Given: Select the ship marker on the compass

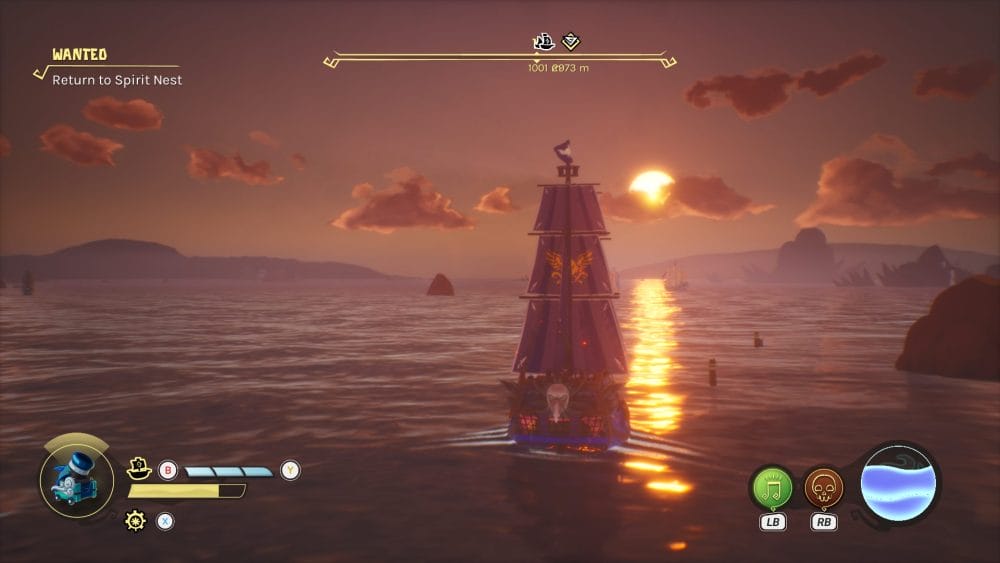Looking at the screenshot, I should (x=544, y=42).
